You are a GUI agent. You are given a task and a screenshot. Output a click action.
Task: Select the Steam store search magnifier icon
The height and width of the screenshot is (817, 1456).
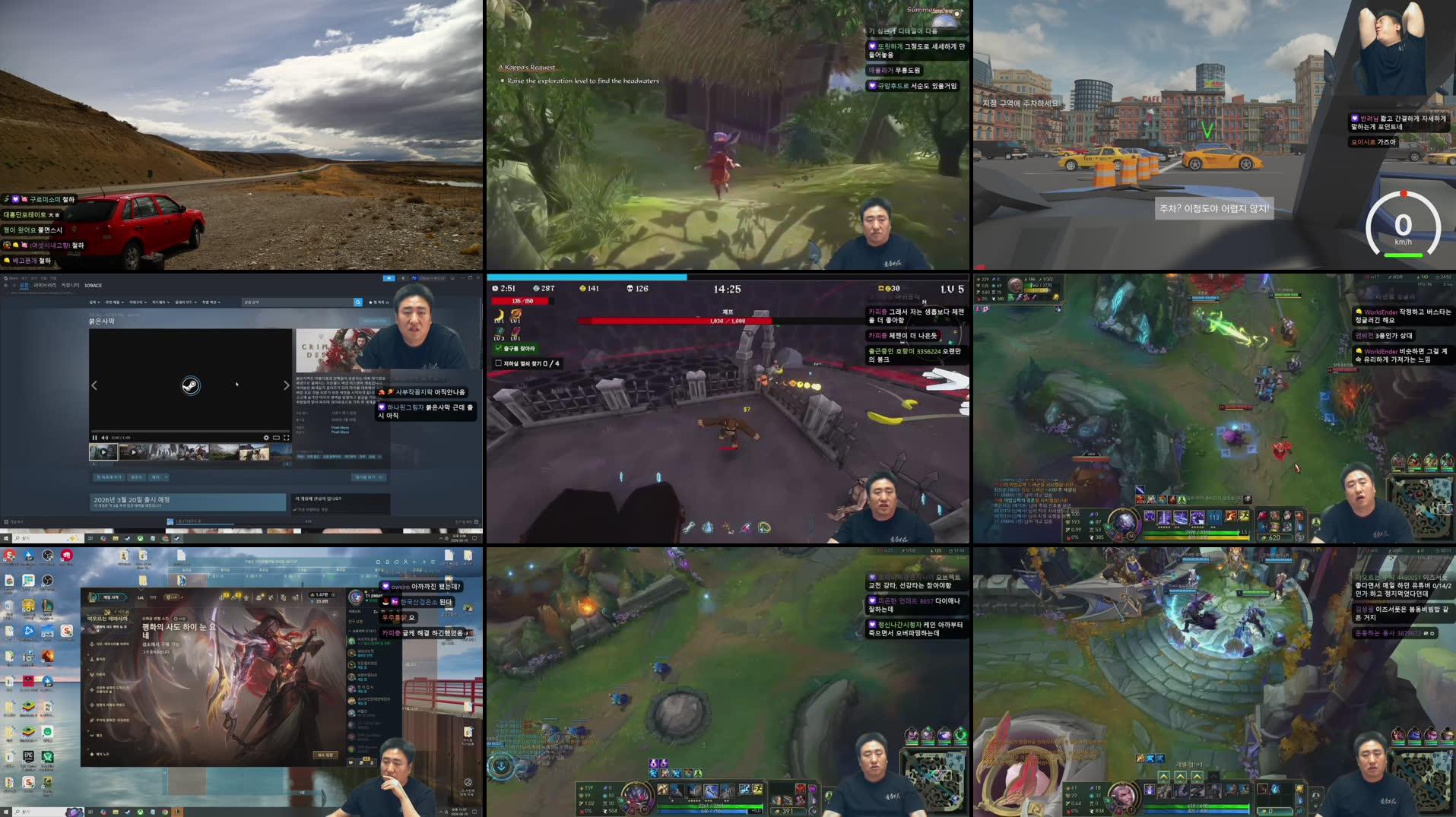pyautogui.click(x=357, y=302)
